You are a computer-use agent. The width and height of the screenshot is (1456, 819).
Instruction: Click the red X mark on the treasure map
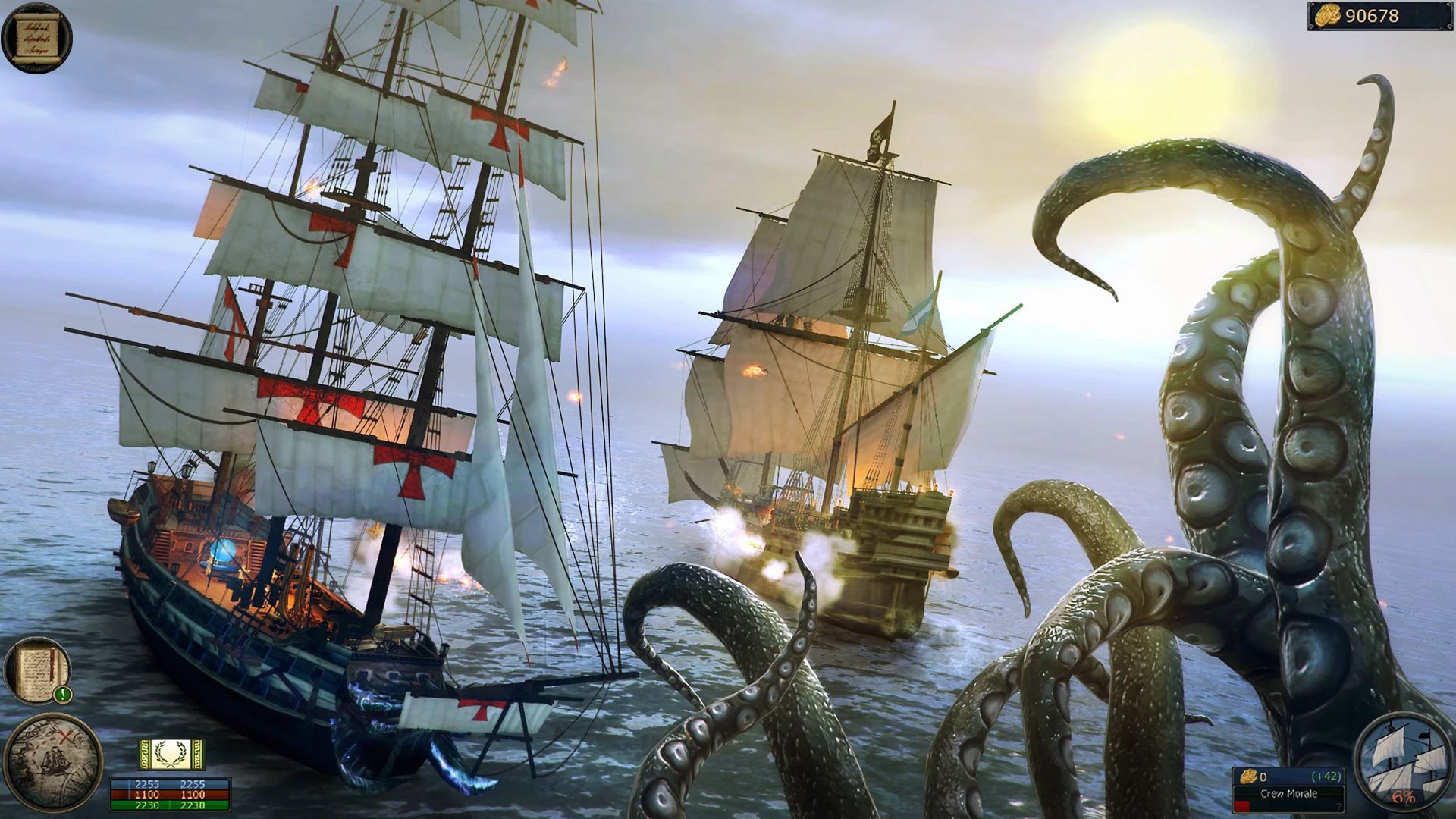click(65, 736)
